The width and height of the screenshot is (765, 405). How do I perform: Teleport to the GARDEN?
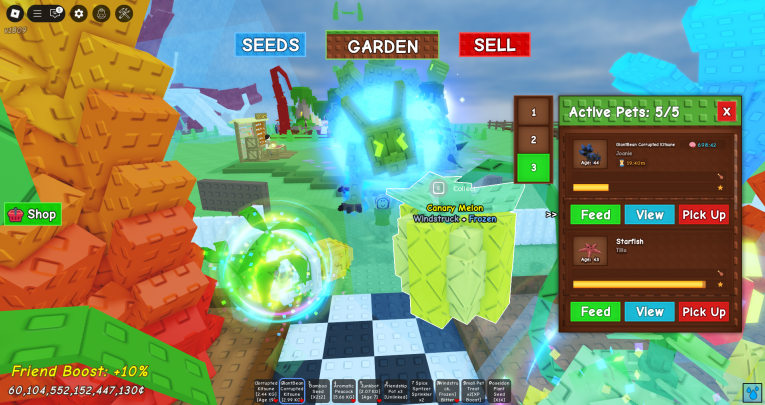[382, 46]
